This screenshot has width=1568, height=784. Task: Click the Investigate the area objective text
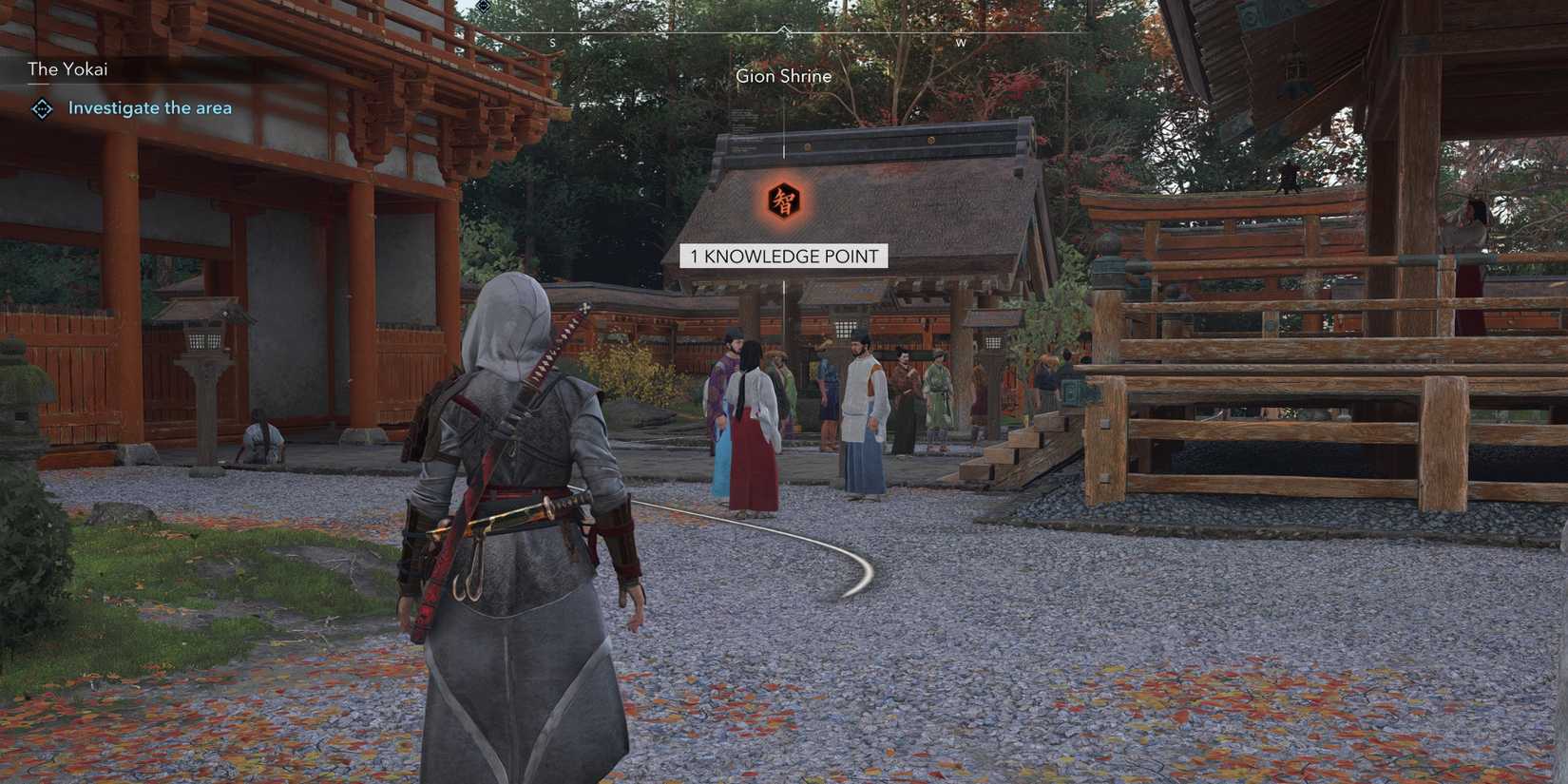[149, 107]
